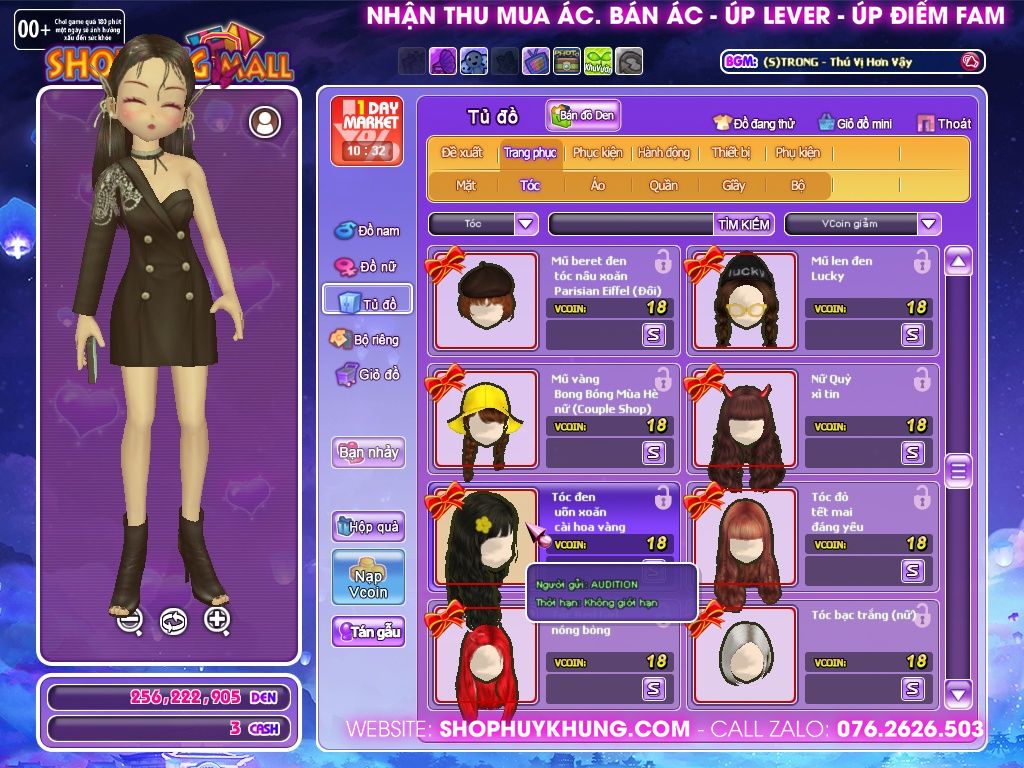Exit the shop with Thoát
The width and height of the screenshot is (1024, 768).
click(943, 123)
